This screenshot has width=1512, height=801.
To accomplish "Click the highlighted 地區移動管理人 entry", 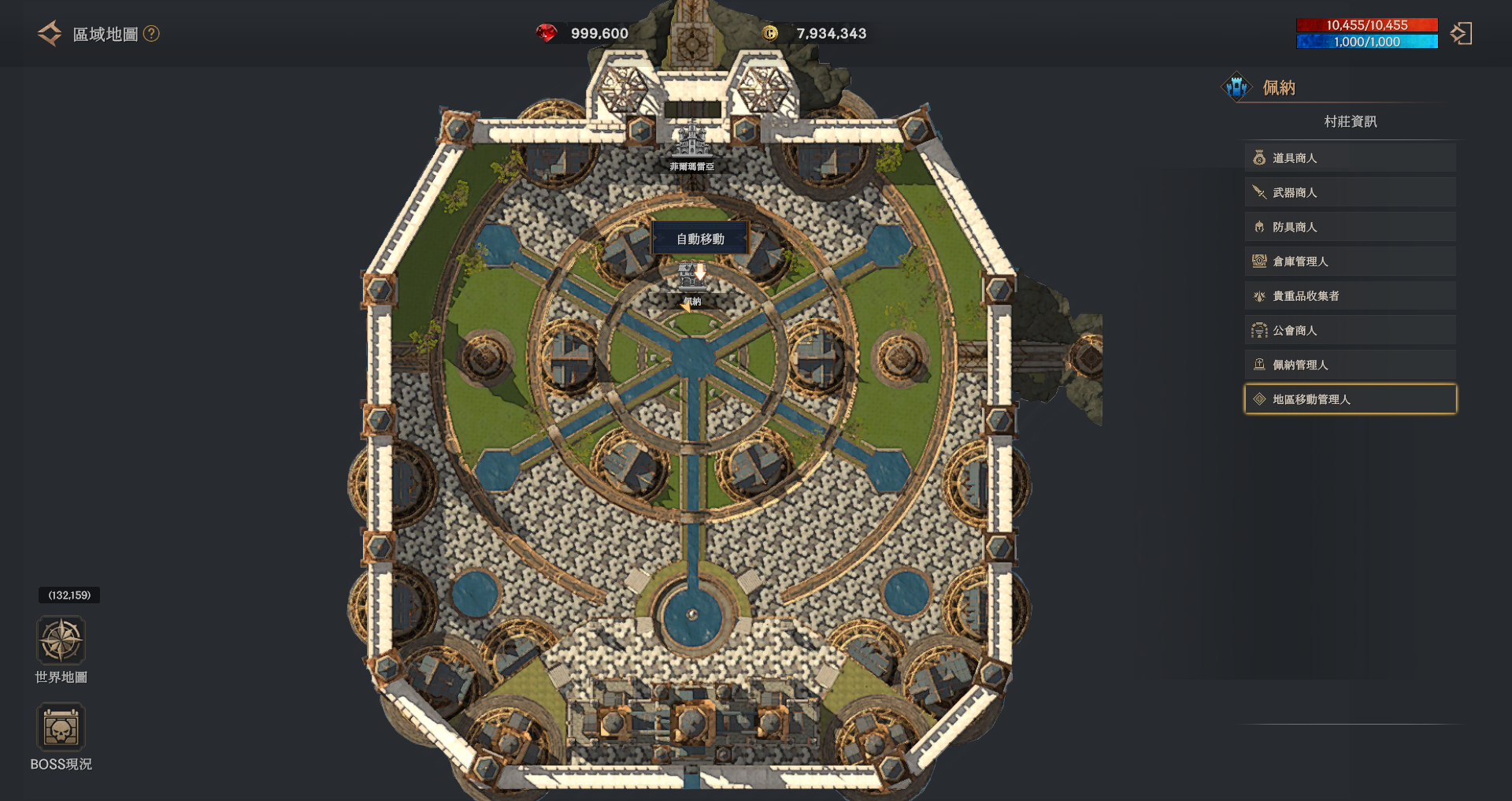I will (x=1350, y=399).
